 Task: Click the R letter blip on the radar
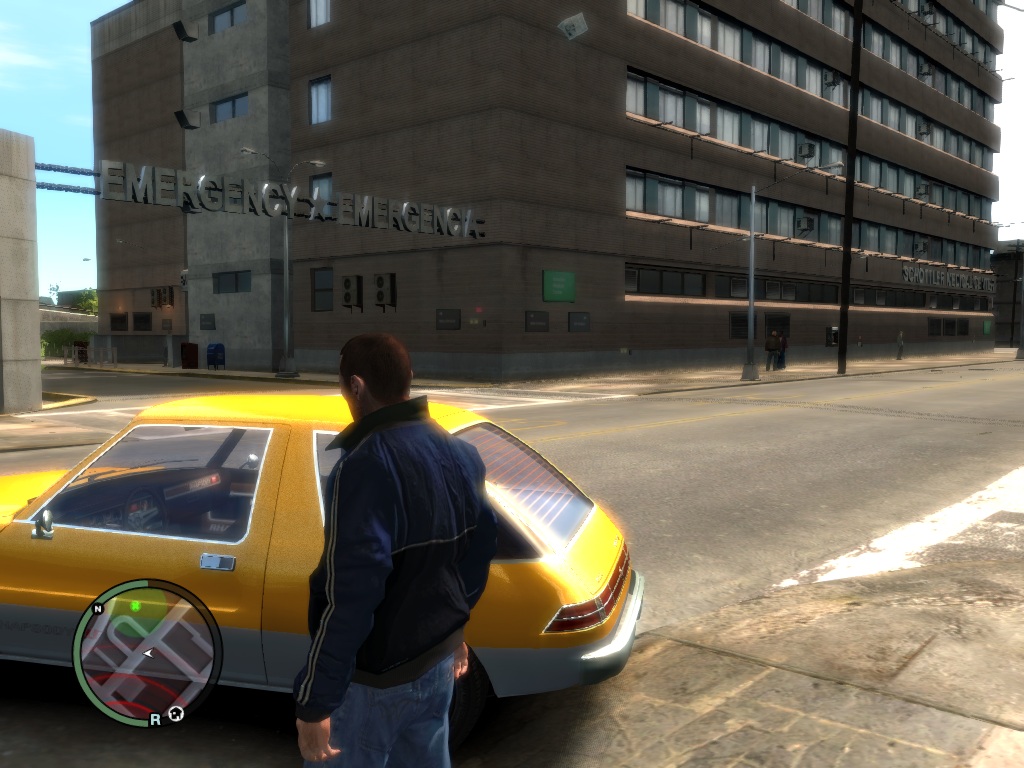(155, 719)
